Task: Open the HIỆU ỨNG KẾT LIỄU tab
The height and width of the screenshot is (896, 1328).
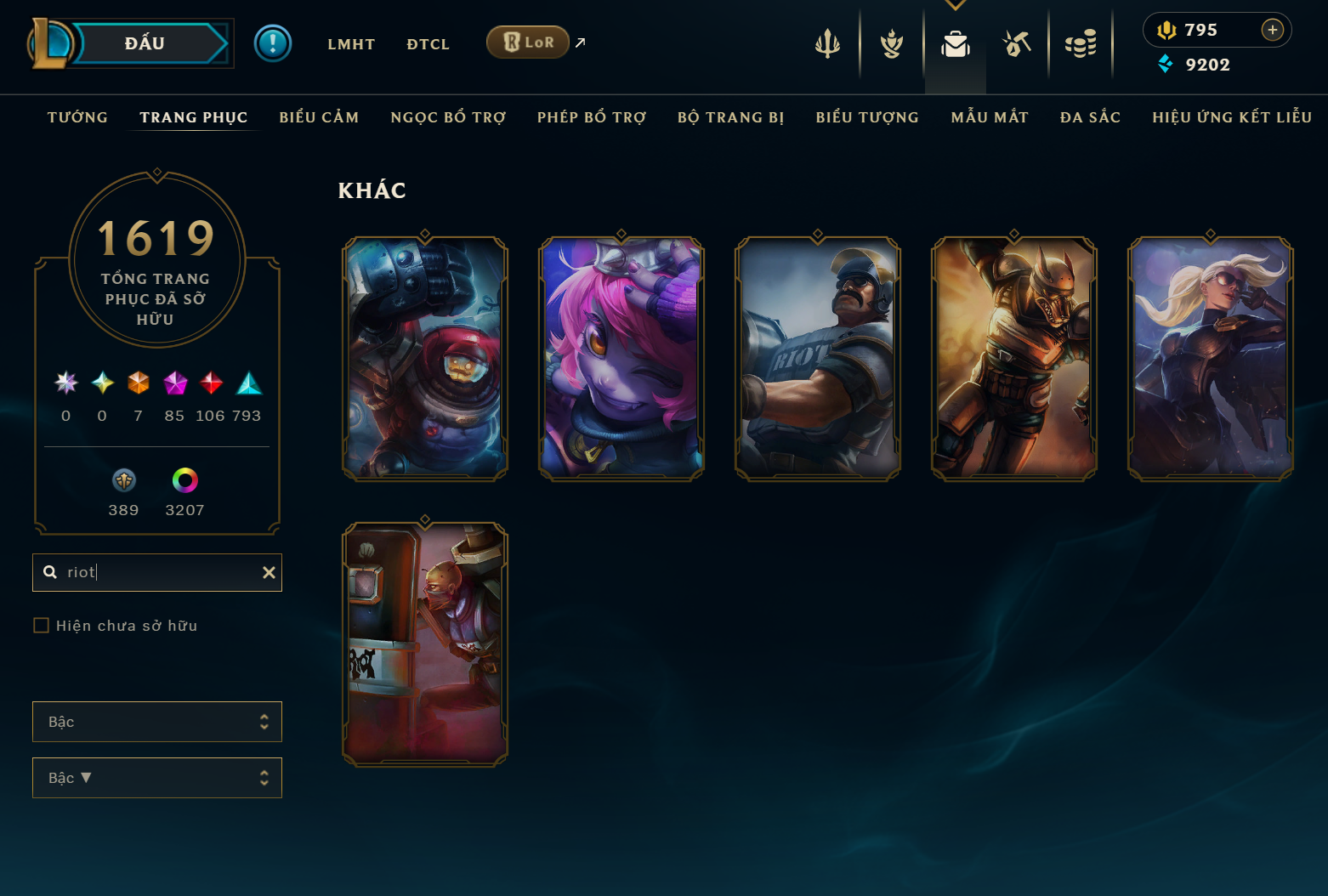Action: [x=1231, y=117]
